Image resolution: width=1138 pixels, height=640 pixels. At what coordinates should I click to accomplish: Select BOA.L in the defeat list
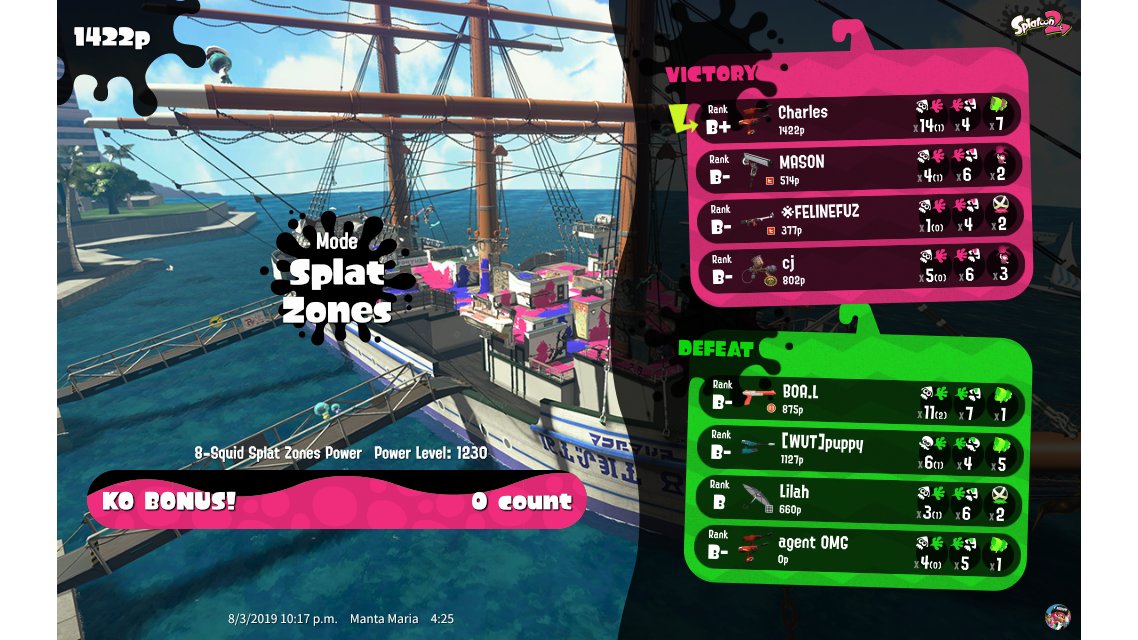point(855,400)
